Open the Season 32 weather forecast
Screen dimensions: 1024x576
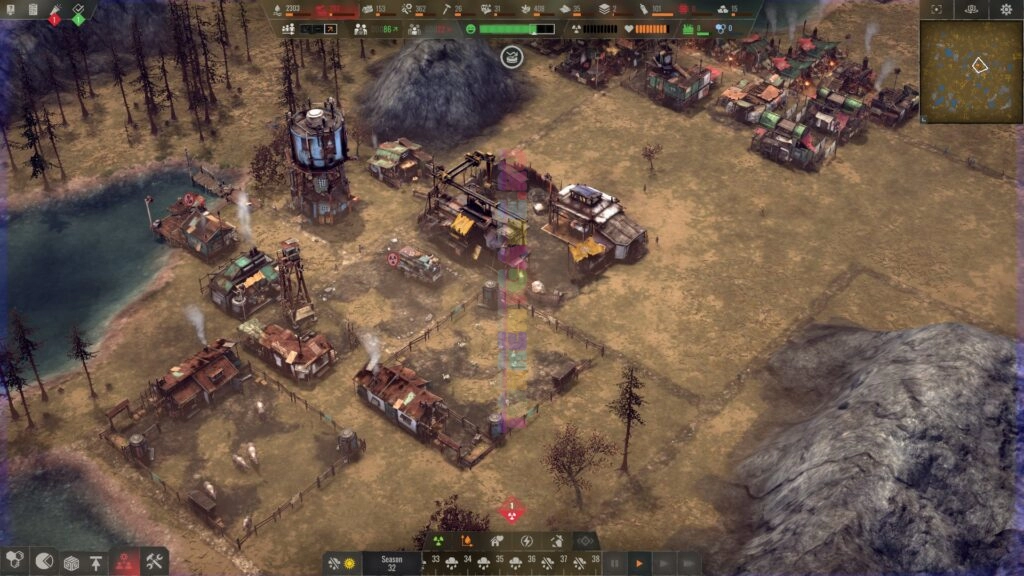point(391,564)
